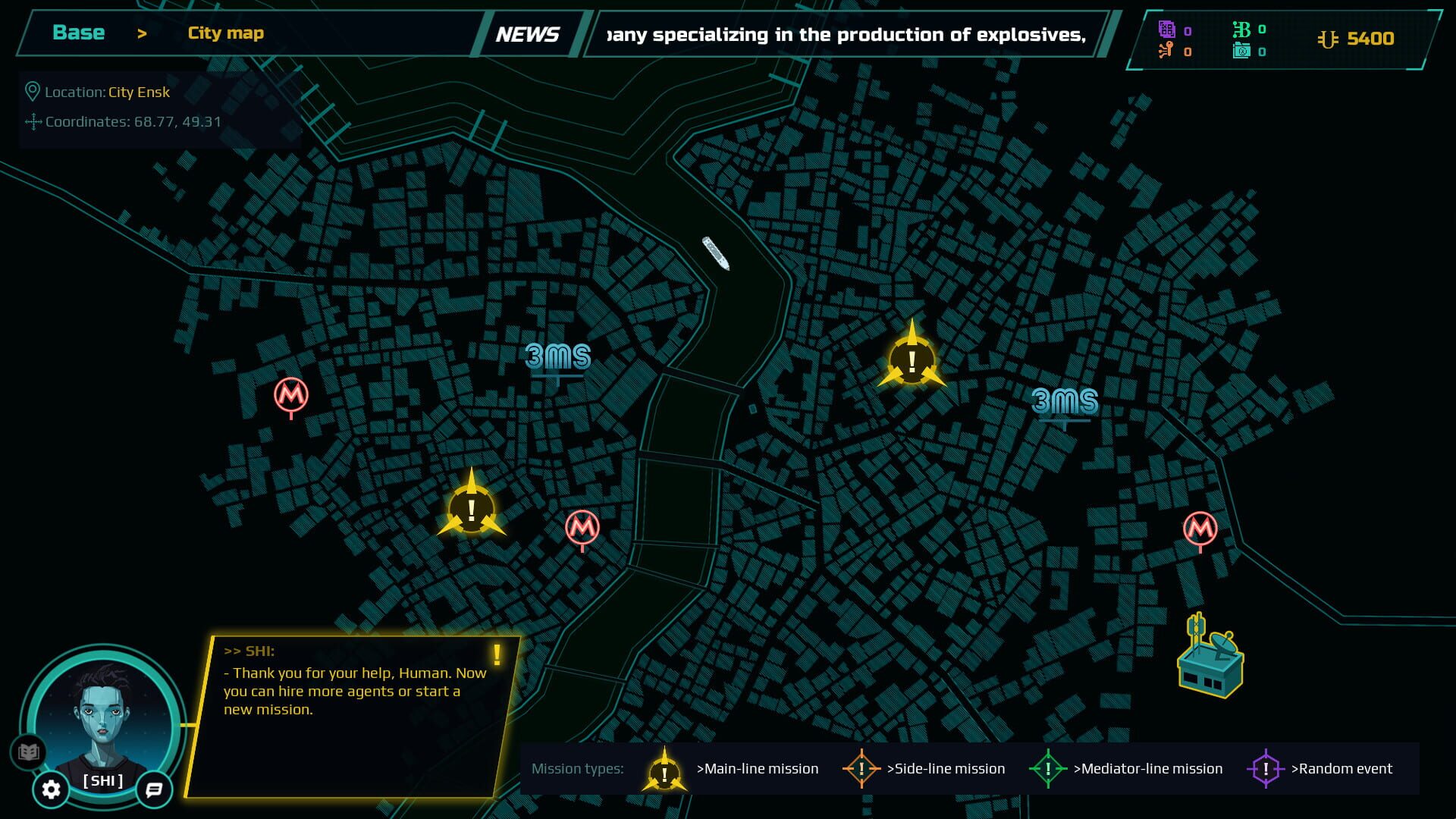Click the Main-line mission legend icon
This screenshot has width=1456, height=819.
click(664, 768)
